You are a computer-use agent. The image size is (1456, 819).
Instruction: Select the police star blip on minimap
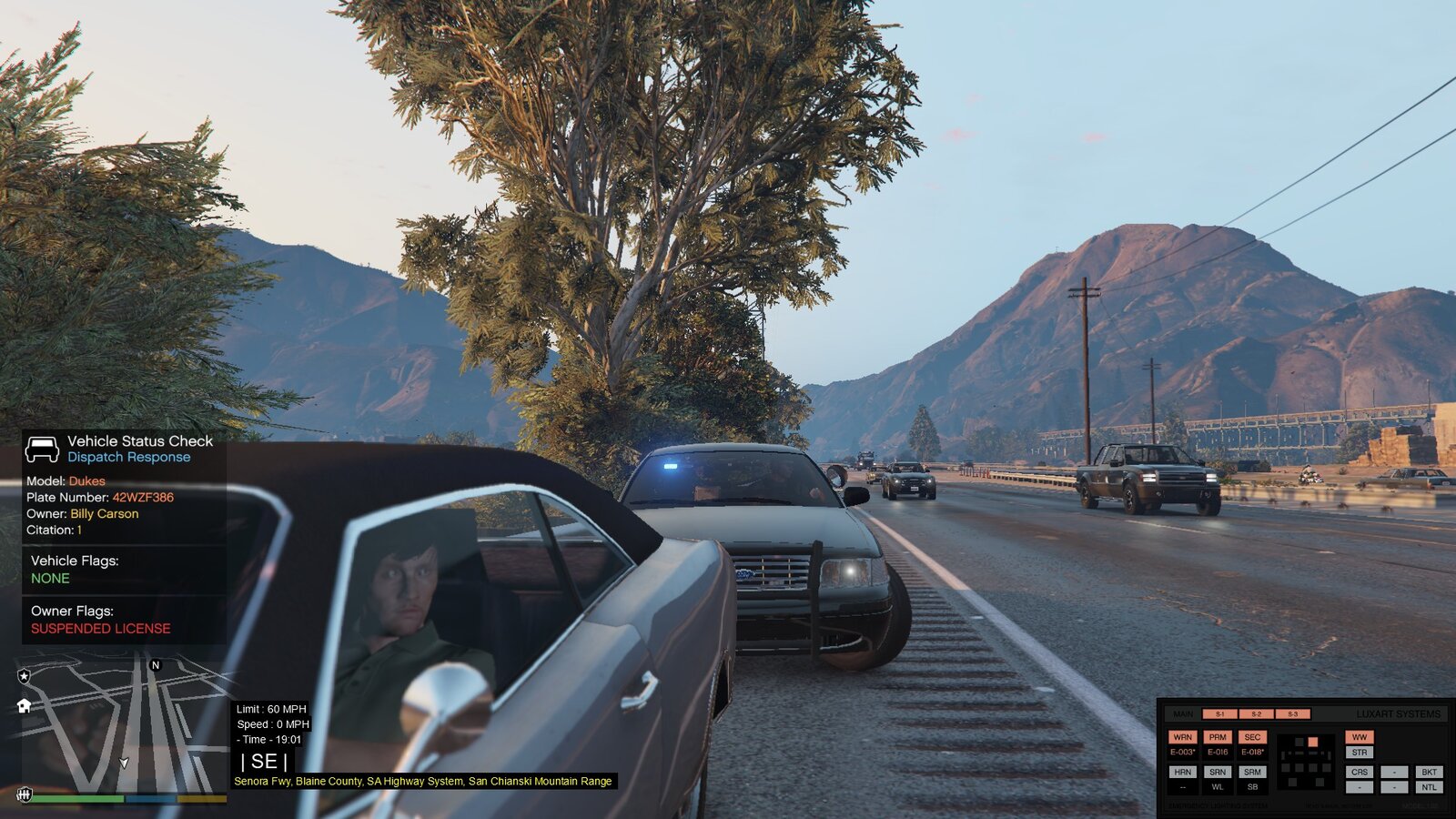click(25, 676)
